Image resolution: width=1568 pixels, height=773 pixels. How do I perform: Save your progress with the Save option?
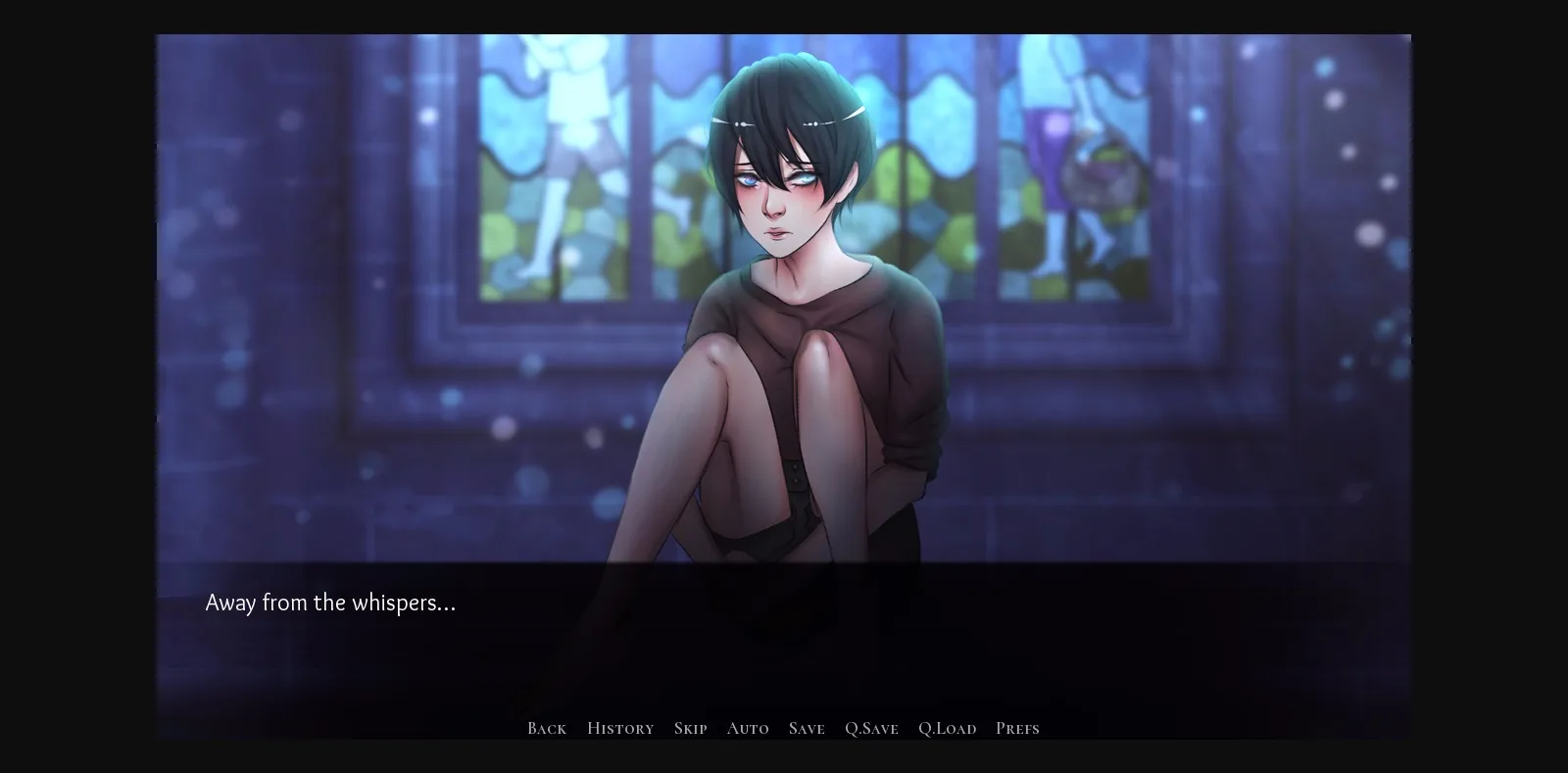(x=806, y=728)
